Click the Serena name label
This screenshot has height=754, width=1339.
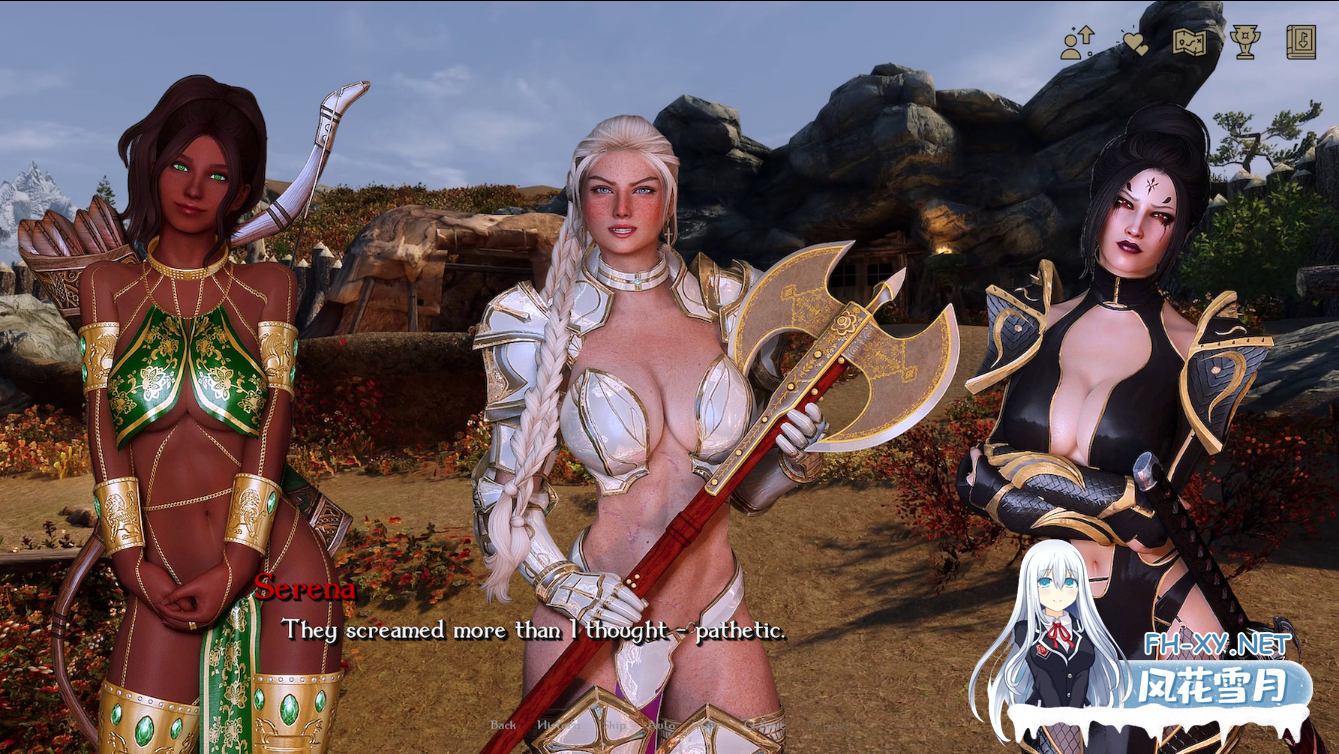click(299, 591)
